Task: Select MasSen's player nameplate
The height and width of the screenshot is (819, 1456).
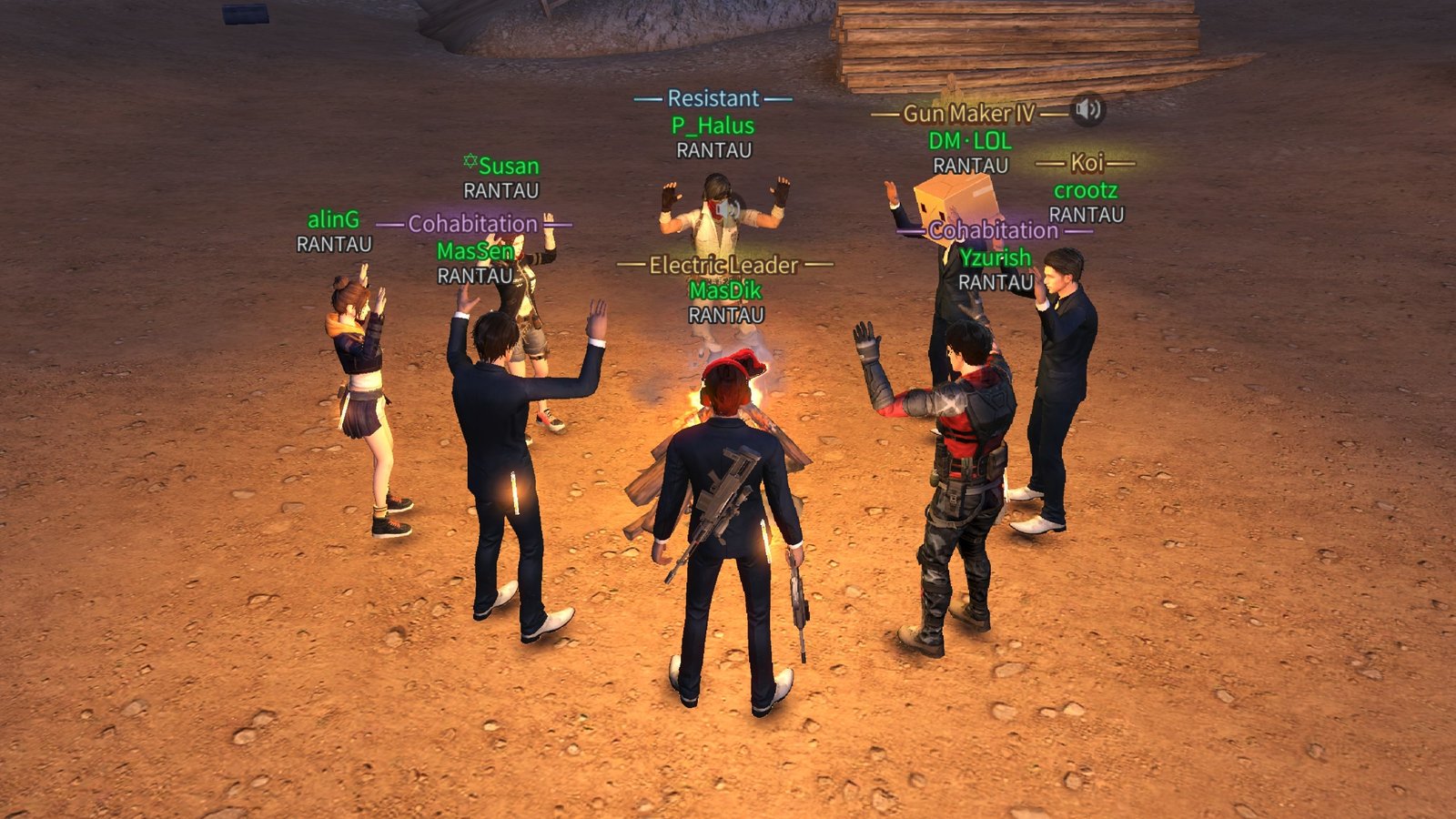Action: click(x=475, y=250)
